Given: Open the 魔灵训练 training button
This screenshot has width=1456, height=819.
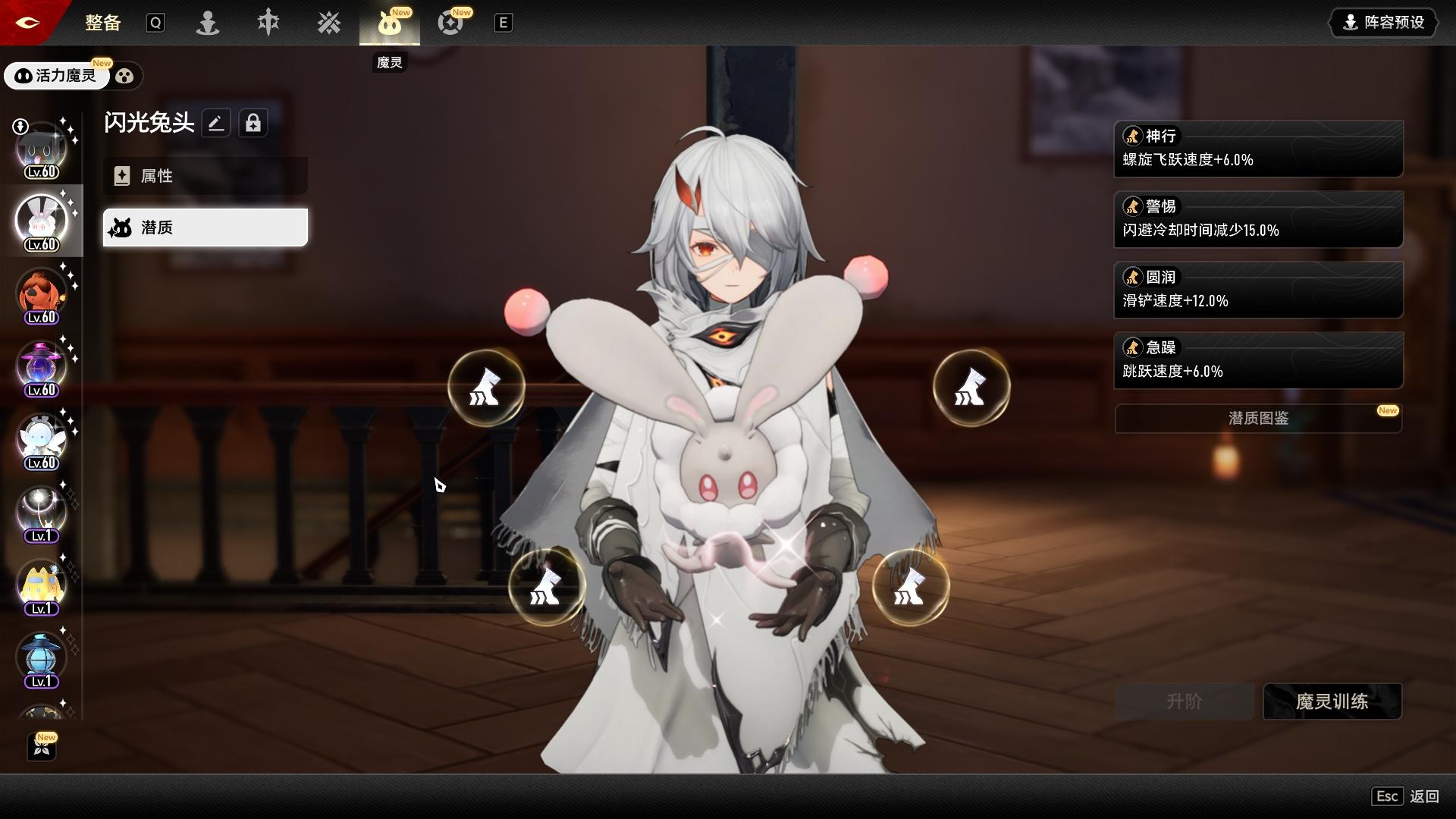Looking at the screenshot, I should tap(1332, 701).
